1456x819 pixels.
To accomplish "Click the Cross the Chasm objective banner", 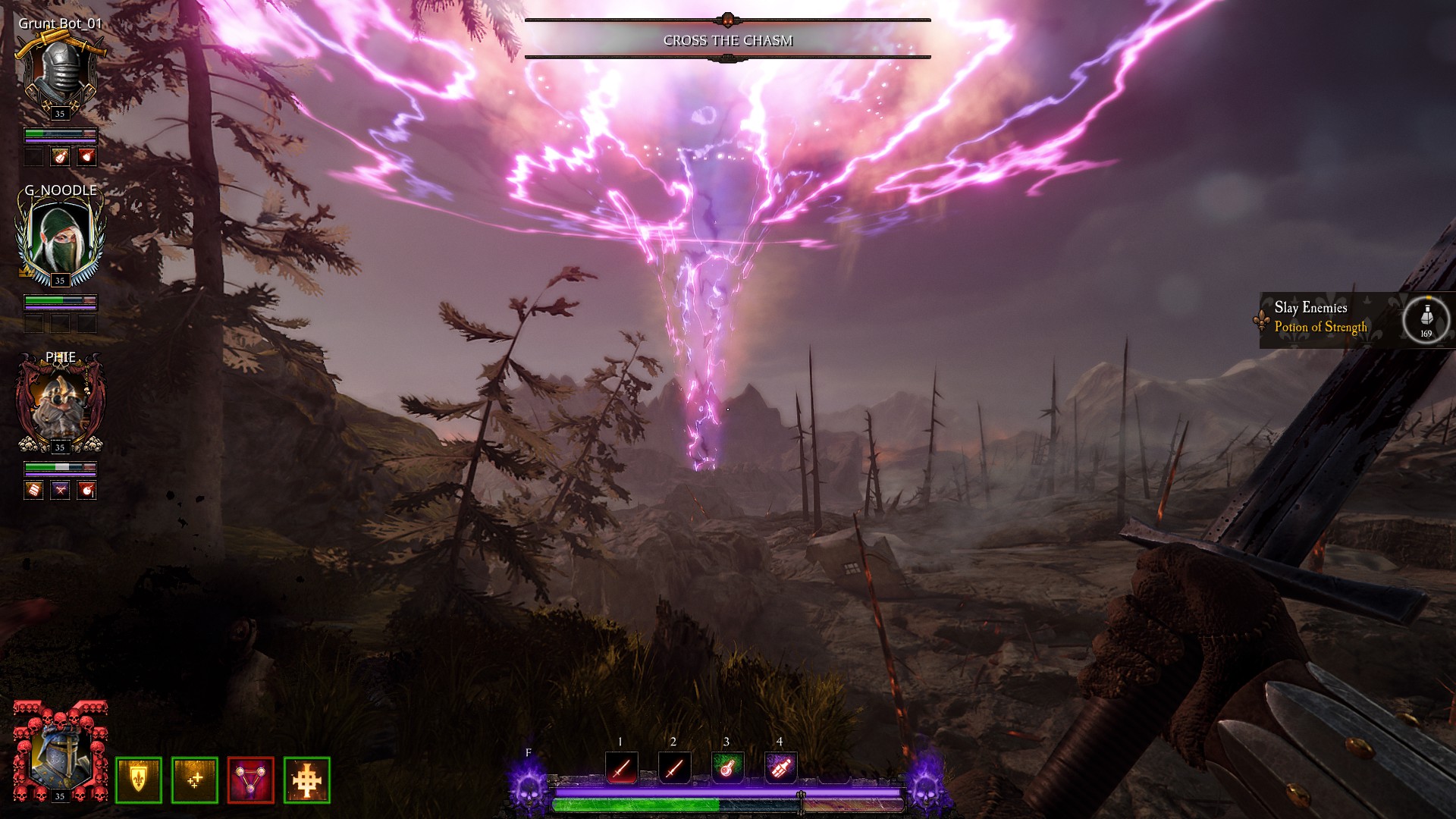I will pyautogui.click(x=727, y=40).
